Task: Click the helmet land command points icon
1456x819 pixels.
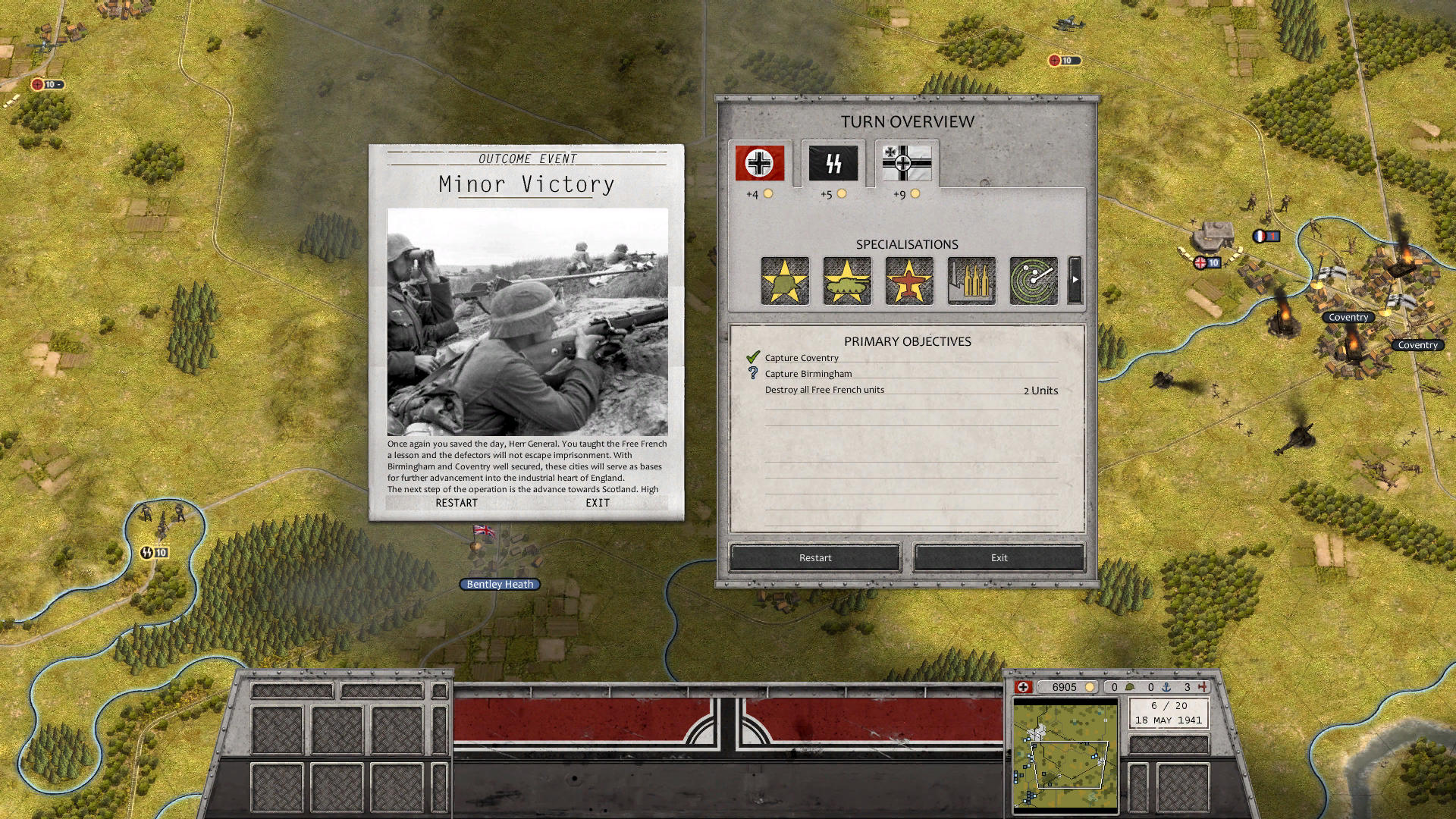Action: click(1130, 687)
